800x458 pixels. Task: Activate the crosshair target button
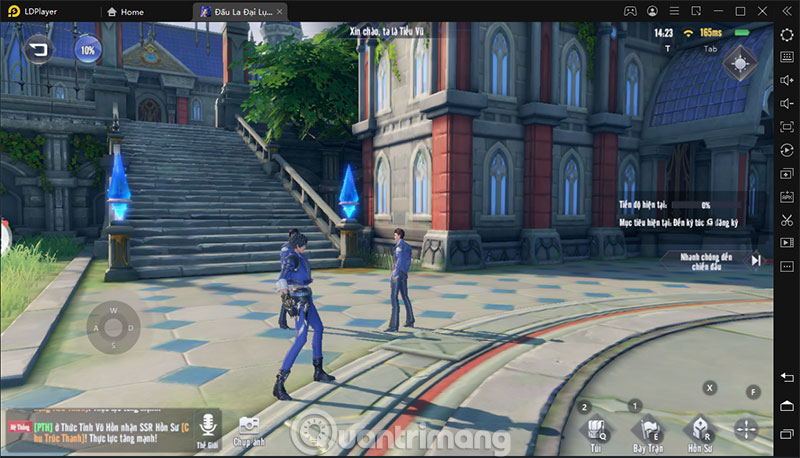[x=747, y=431]
